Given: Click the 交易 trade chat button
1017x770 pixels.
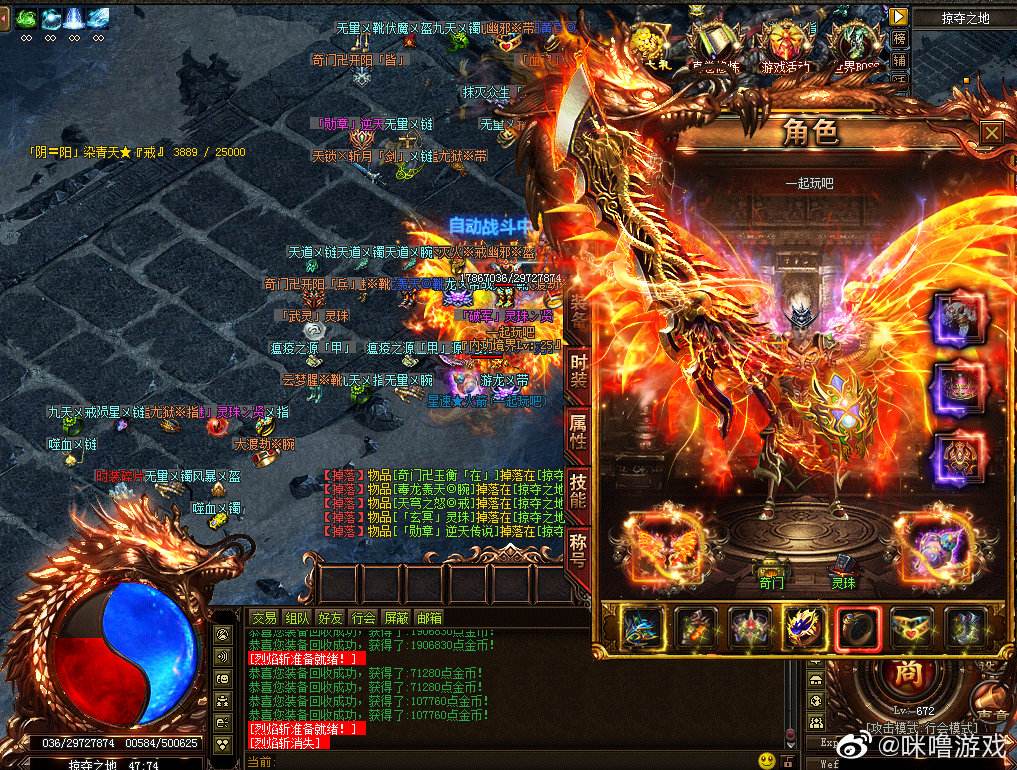Looking at the screenshot, I should pos(264,618).
